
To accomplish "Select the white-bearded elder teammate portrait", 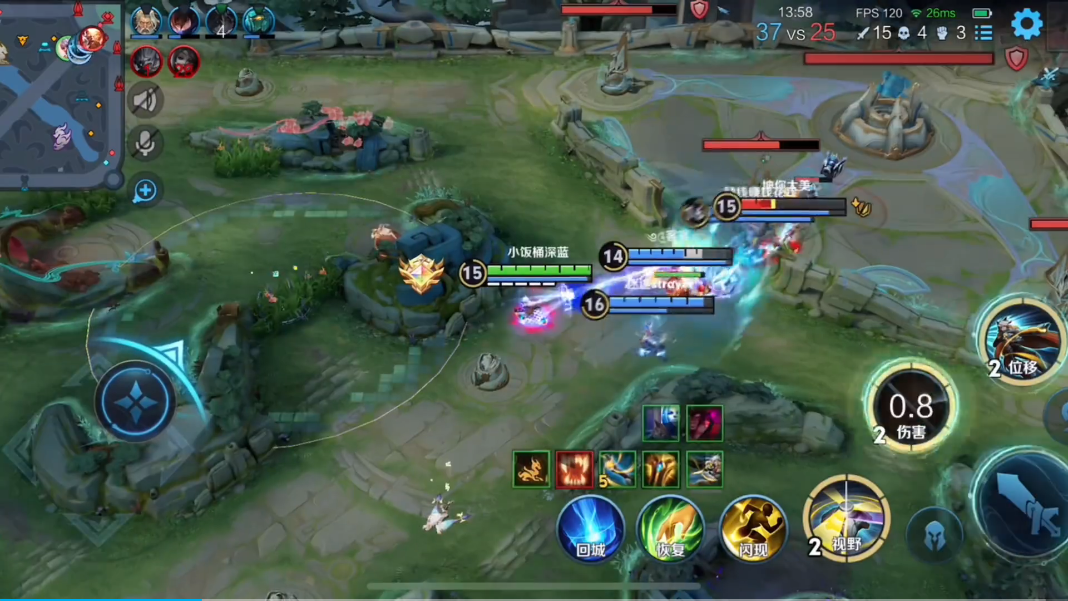I will click(x=146, y=21).
